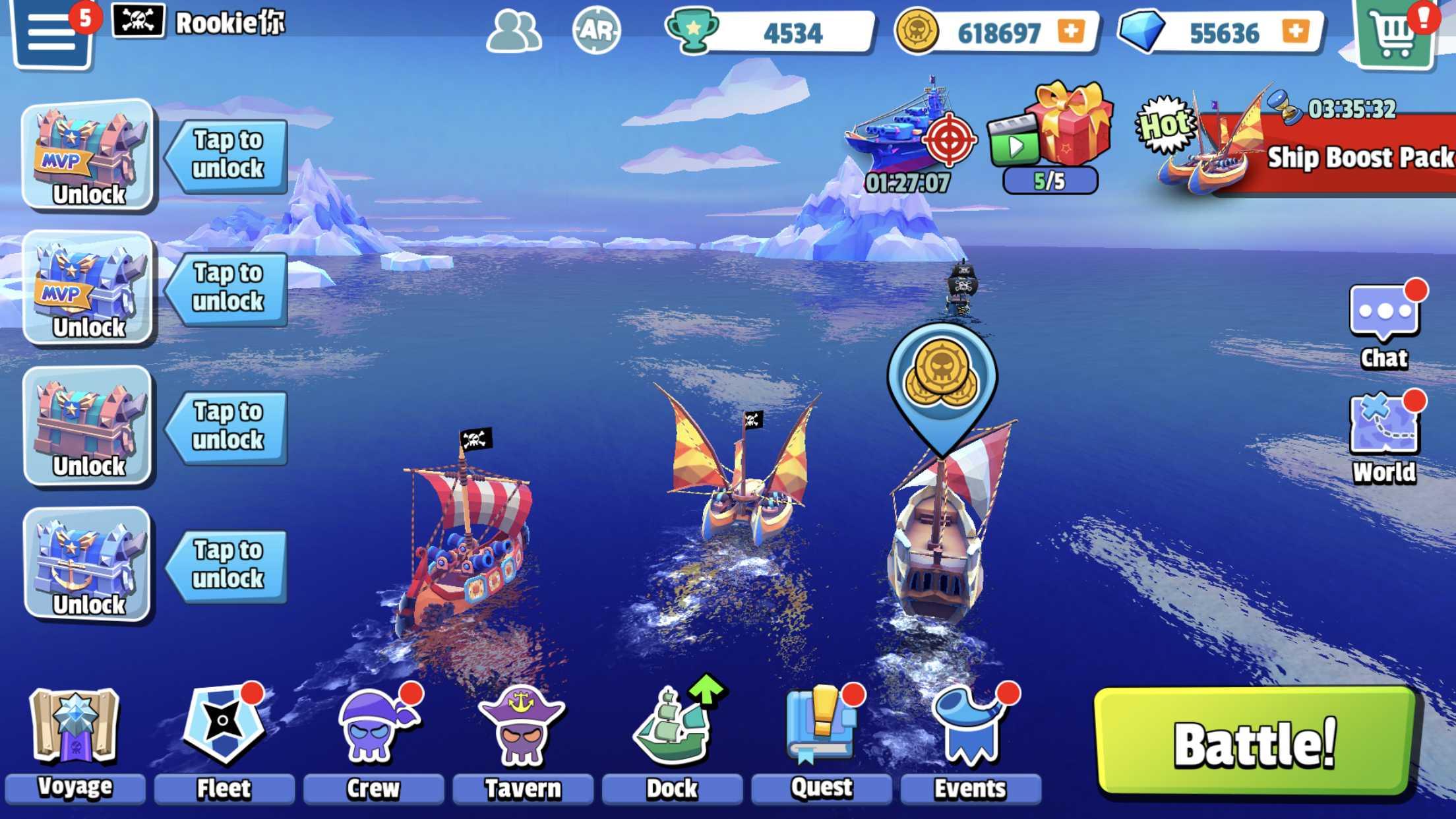The width and height of the screenshot is (1456, 819).
Task: Buy more gems with plus button
Action: (1295, 31)
